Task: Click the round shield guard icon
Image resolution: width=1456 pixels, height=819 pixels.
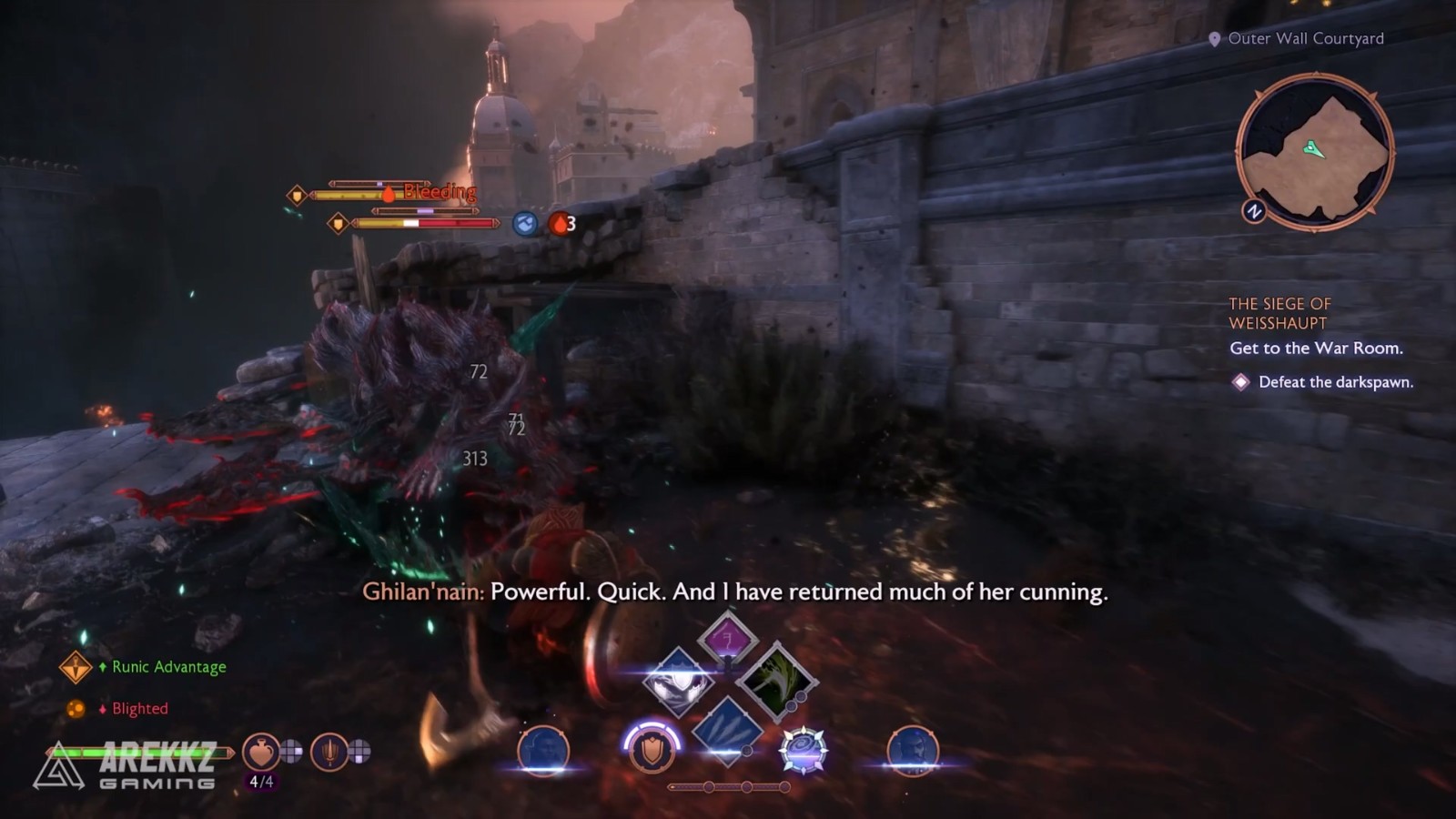Action: [652, 750]
